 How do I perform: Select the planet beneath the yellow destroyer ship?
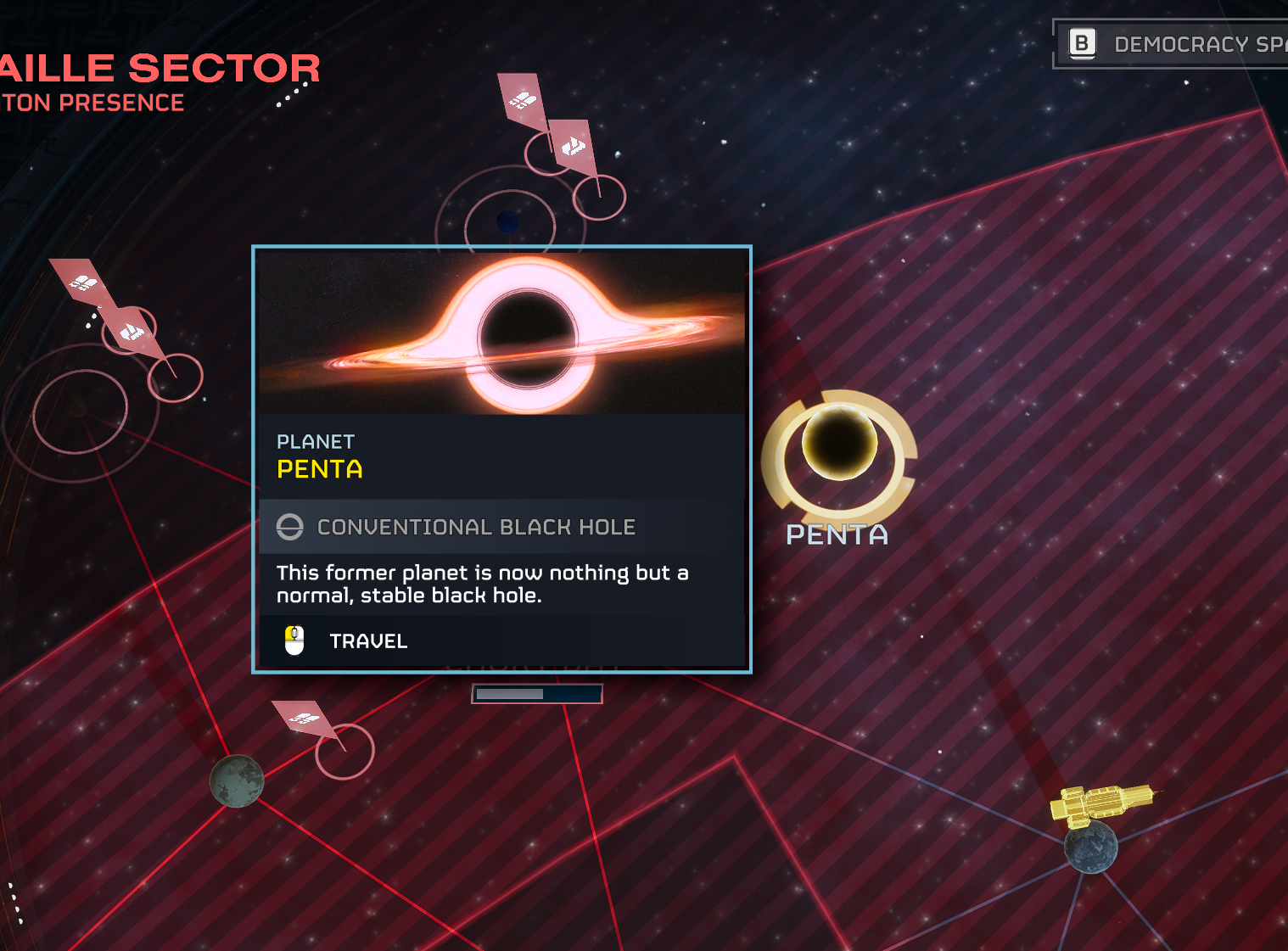pos(1091,847)
